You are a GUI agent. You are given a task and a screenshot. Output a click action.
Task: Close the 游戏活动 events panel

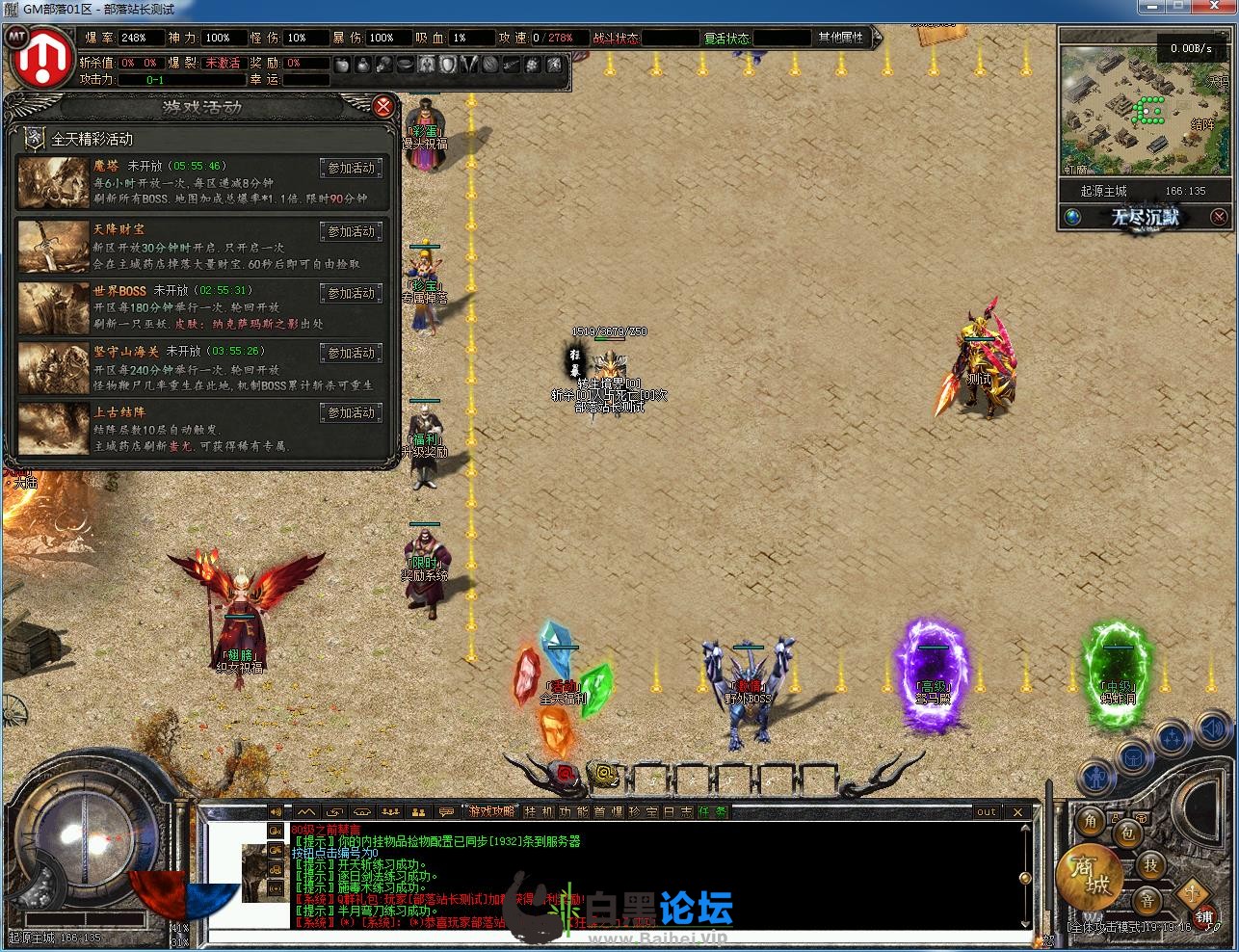(x=382, y=106)
